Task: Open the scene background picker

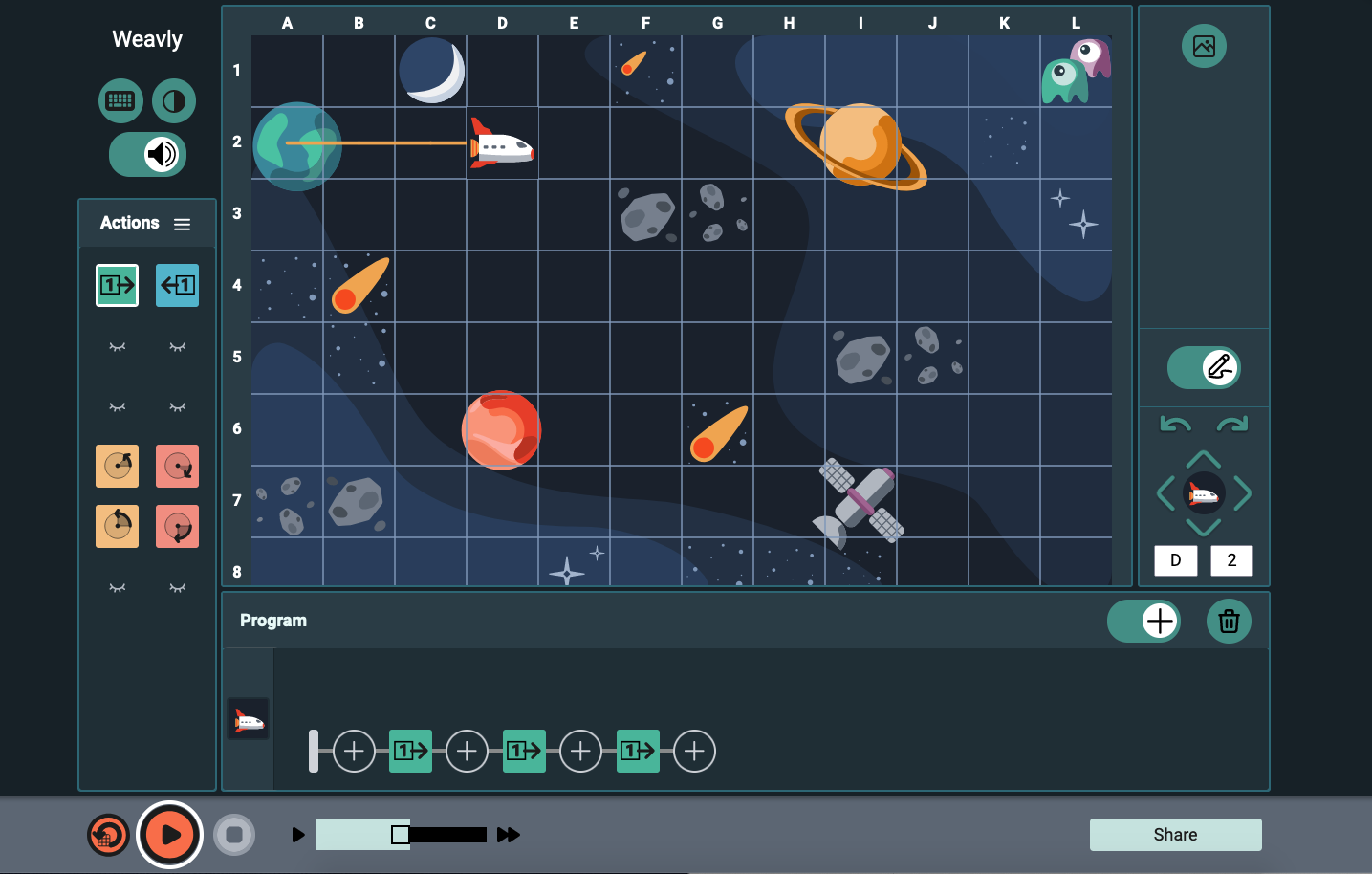Action: (1204, 46)
